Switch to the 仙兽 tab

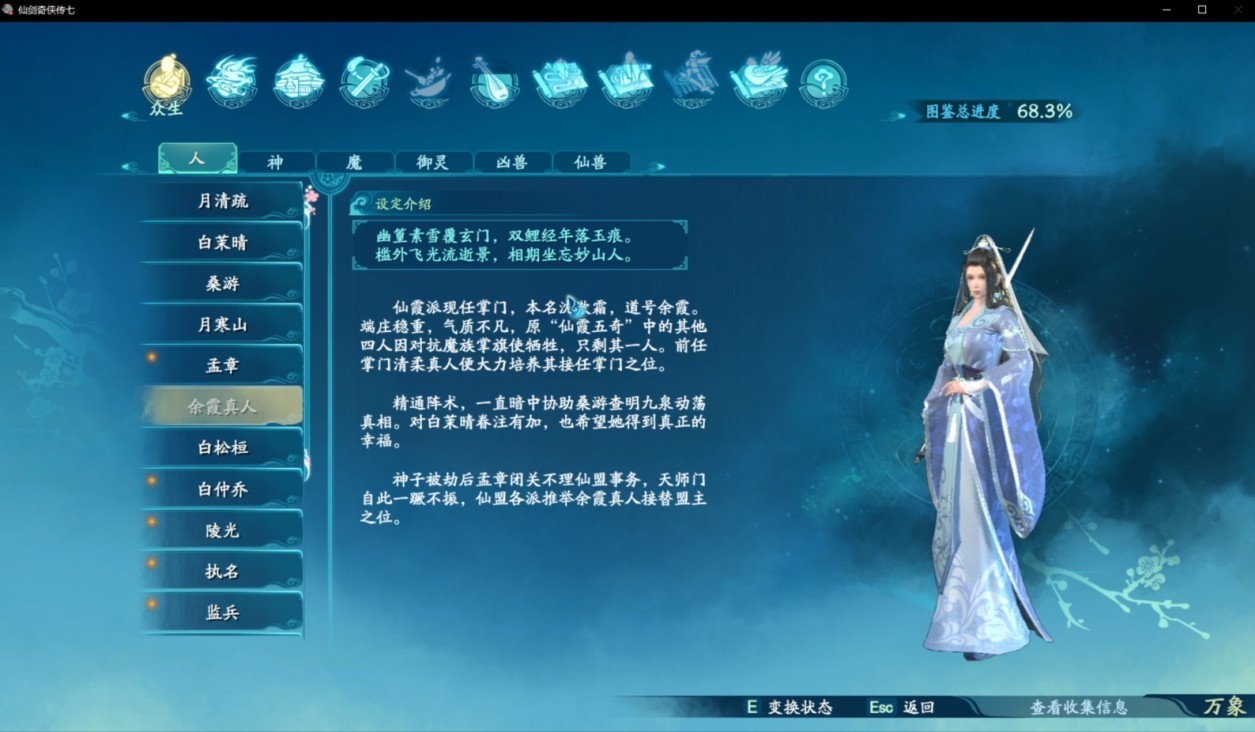tap(590, 162)
